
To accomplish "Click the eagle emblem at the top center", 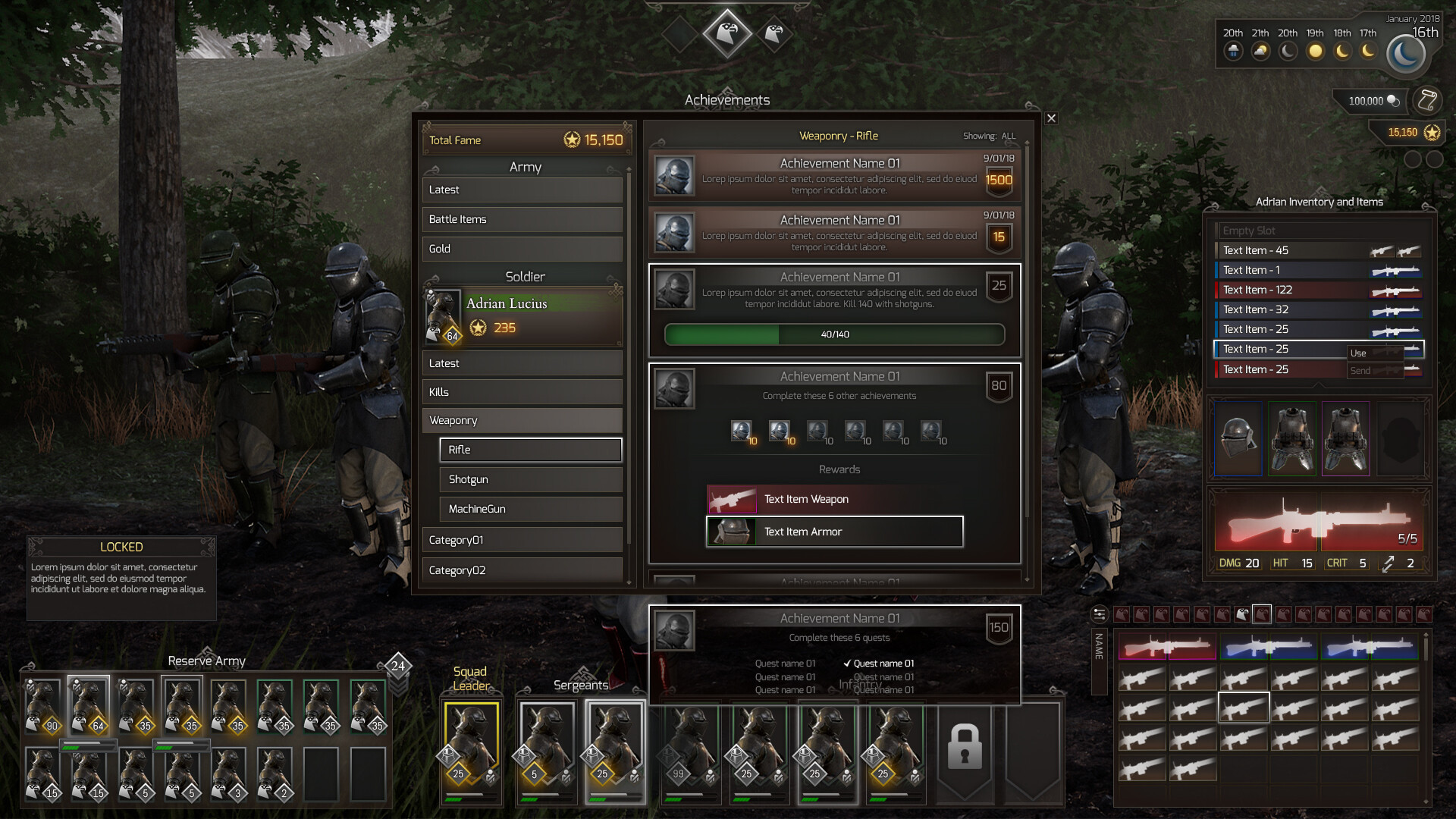I will (726, 32).
